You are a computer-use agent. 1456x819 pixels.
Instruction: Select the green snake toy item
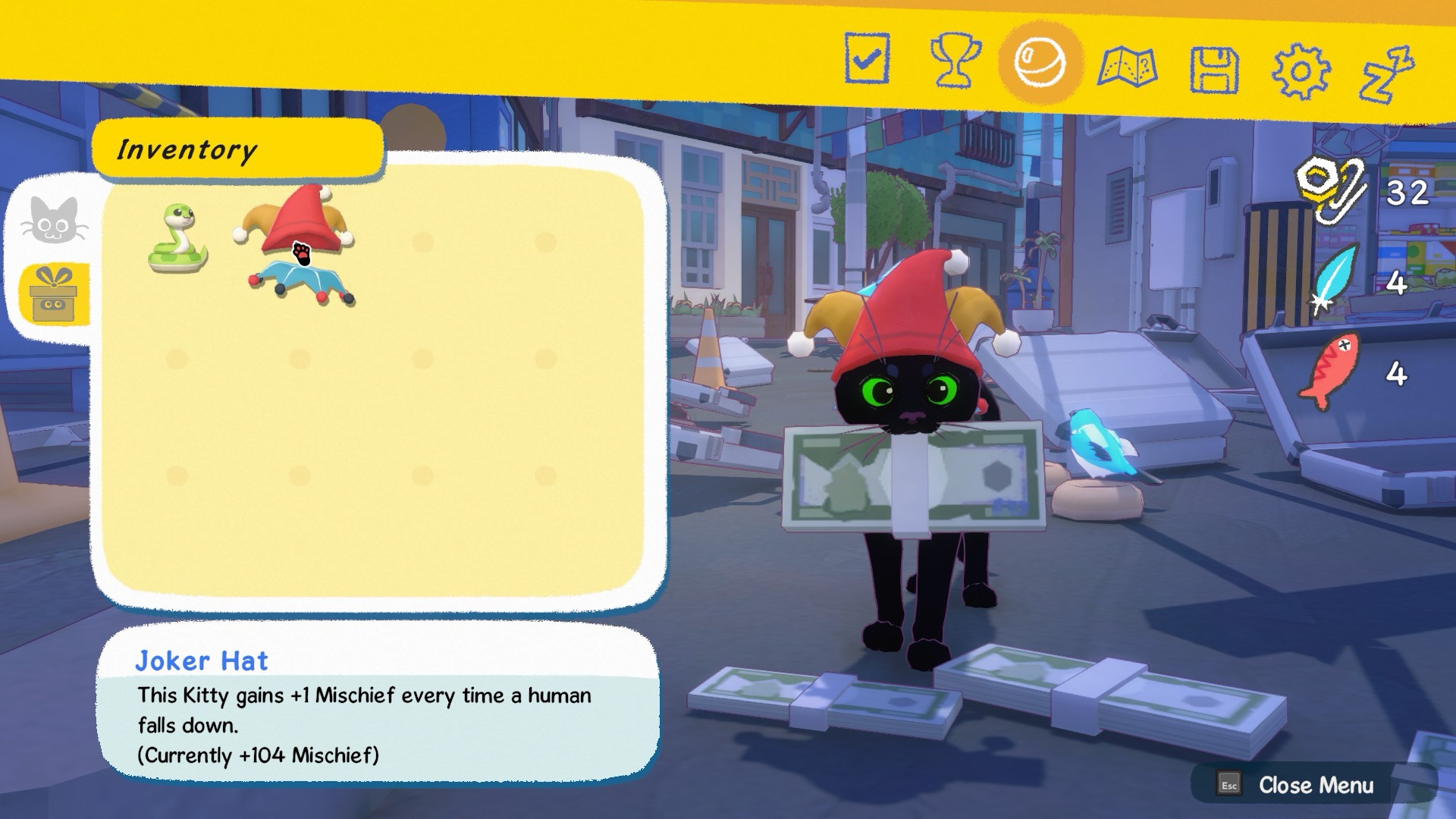tap(177, 239)
